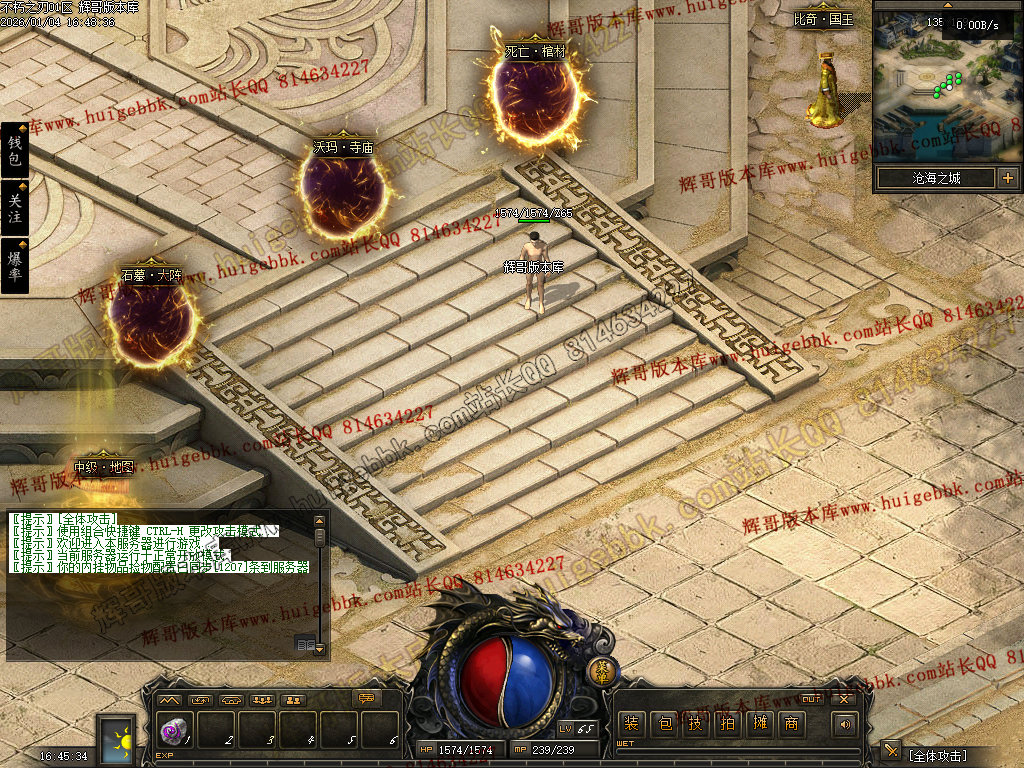Click the round gold button beside the orb
Viewport: 1024px width, 768px height.
tap(603, 671)
